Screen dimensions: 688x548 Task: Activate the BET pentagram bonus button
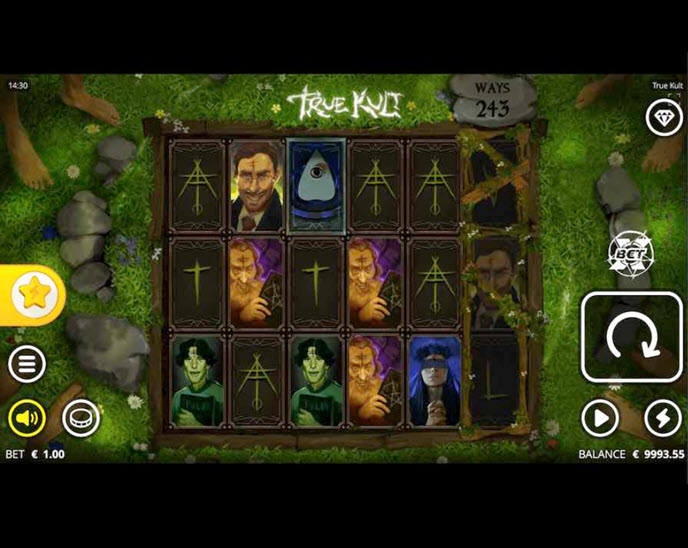630,251
